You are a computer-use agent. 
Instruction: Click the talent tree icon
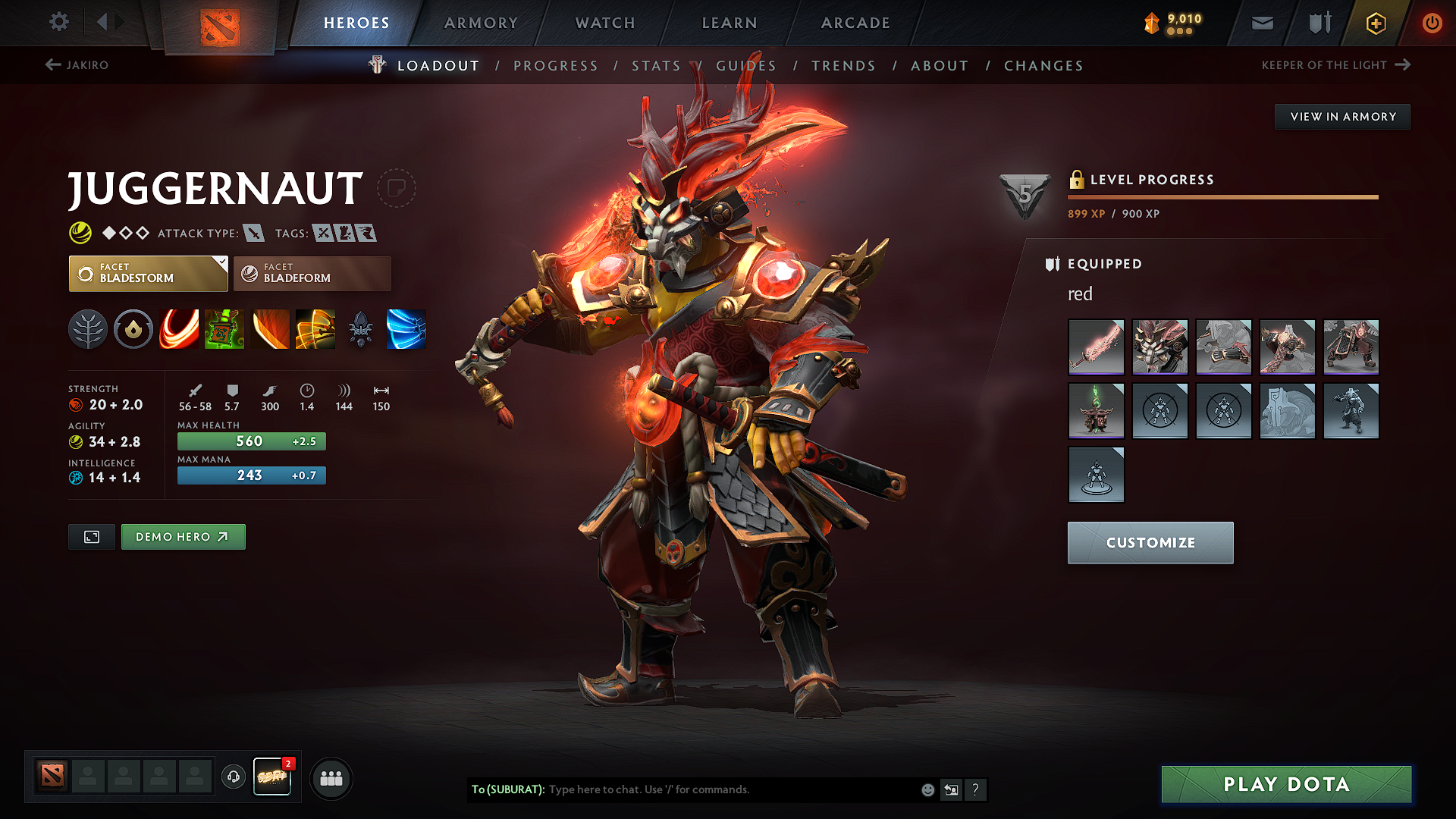point(88,329)
